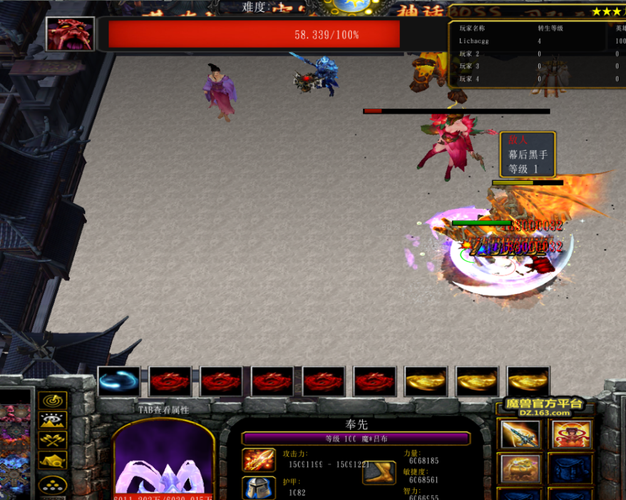Click the helmet armor icon
The height and width of the screenshot is (500, 626).
coord(258,489)
